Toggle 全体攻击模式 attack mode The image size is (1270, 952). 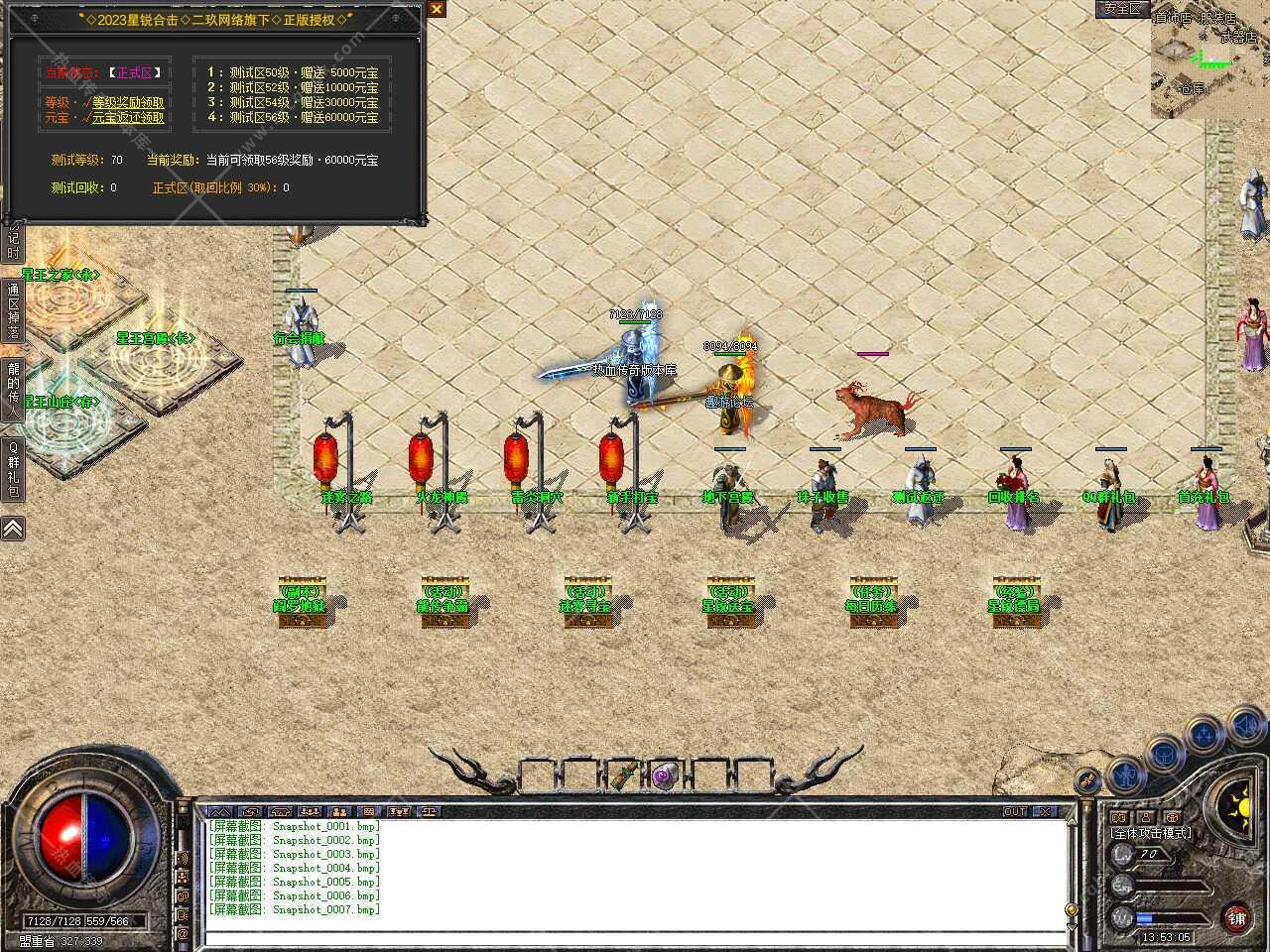point(1152,833)
